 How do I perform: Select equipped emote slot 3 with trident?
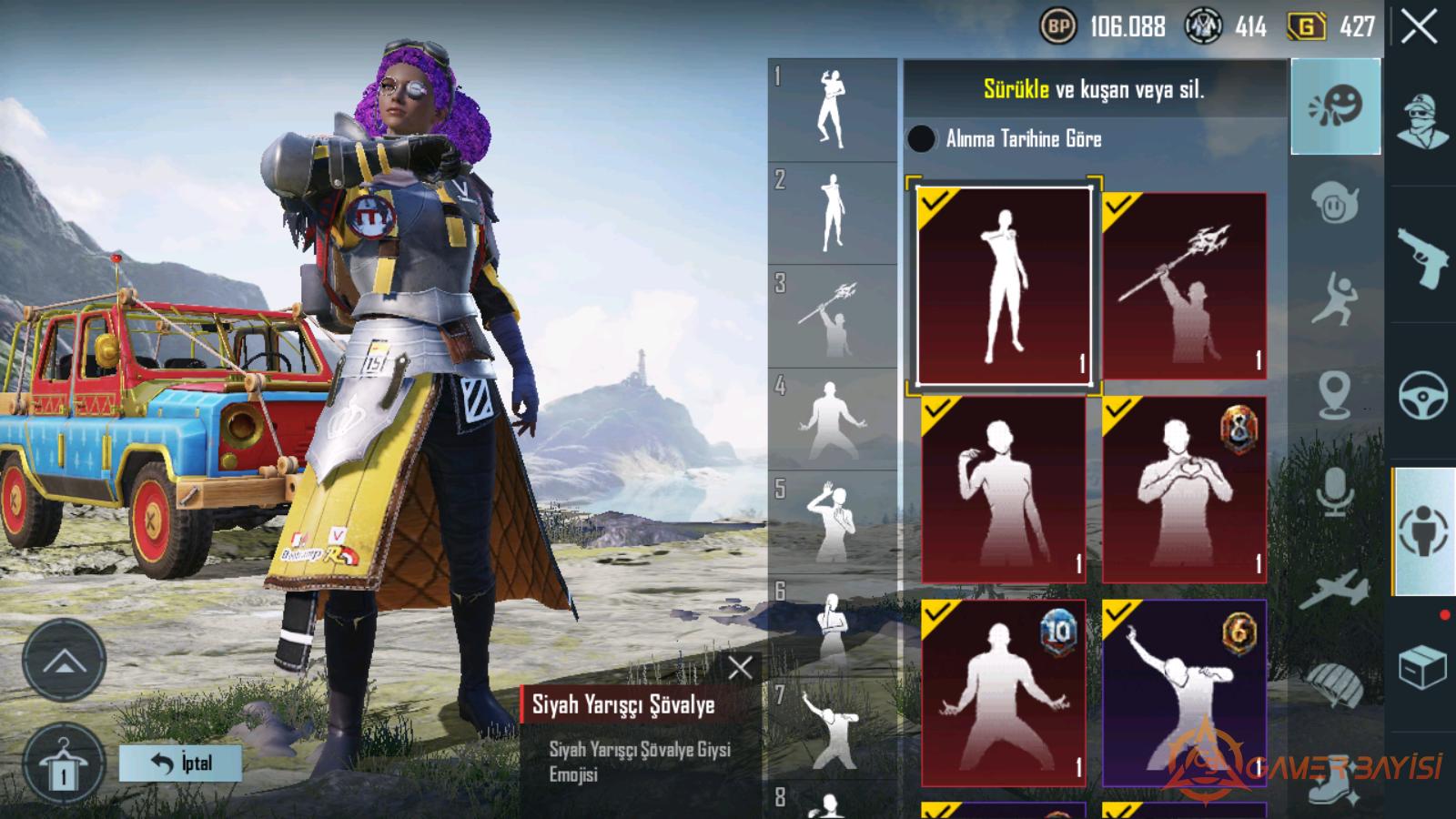coord(832,317)
